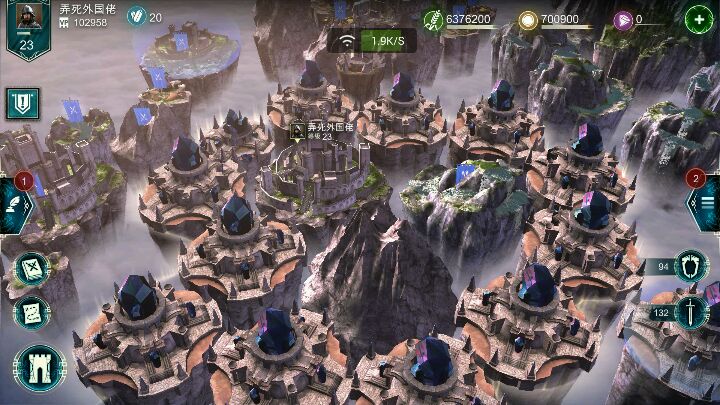Screen dimensions: 720x405
Task: Open the shield emblem menu
Action: click(x=20, y=103)
